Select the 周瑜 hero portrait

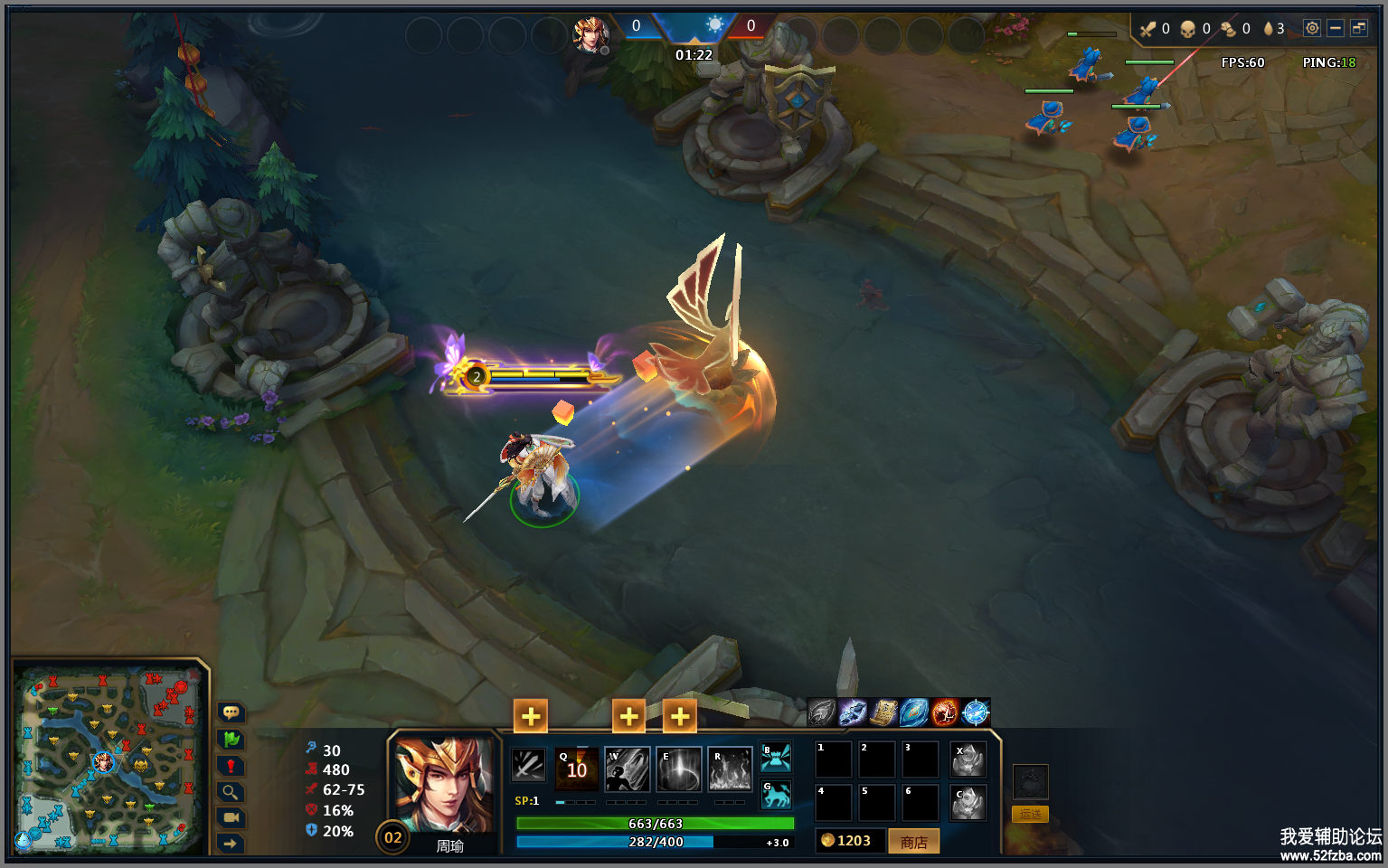[444, 785]
